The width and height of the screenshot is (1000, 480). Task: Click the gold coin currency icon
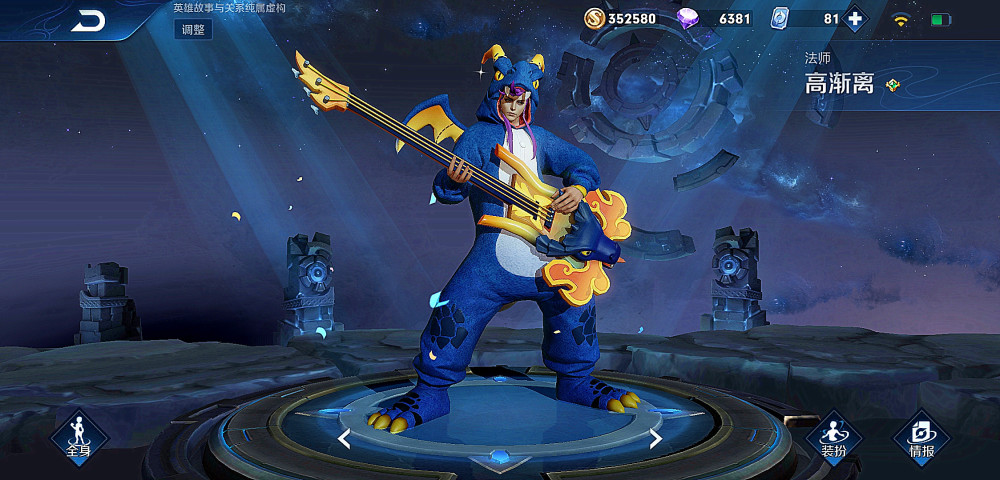coord(594,18)
